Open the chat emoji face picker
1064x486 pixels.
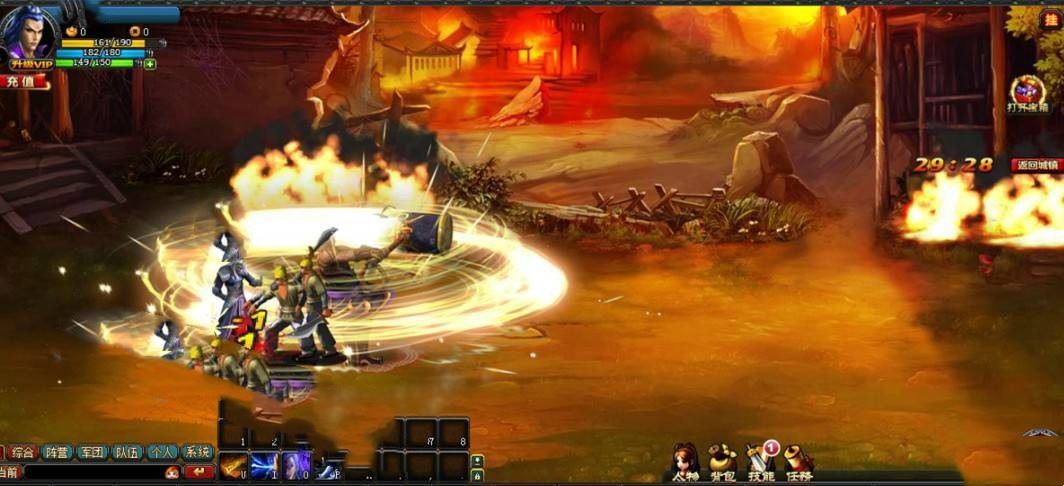coord(172,472)
